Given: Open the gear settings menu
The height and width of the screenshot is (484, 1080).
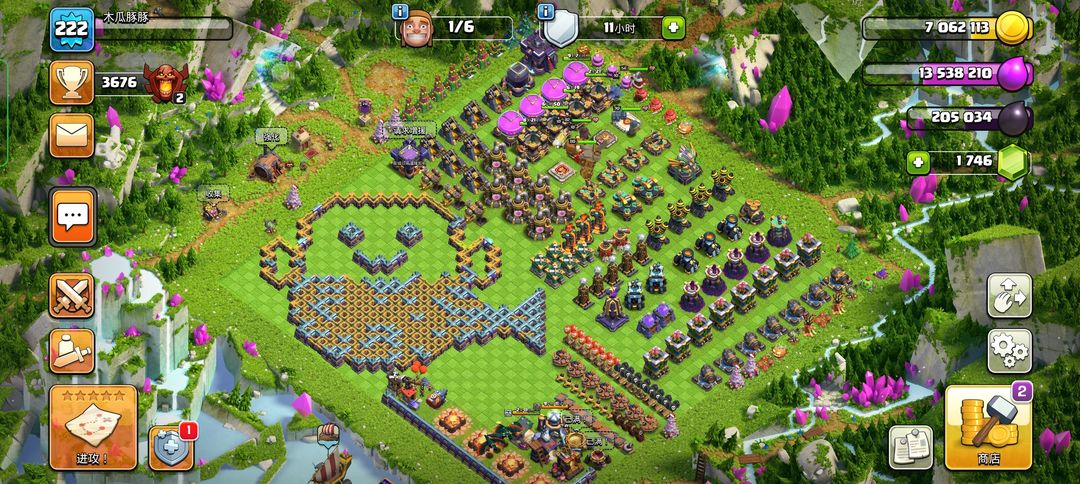Looking at the screenshot, I should point(1009,350).
